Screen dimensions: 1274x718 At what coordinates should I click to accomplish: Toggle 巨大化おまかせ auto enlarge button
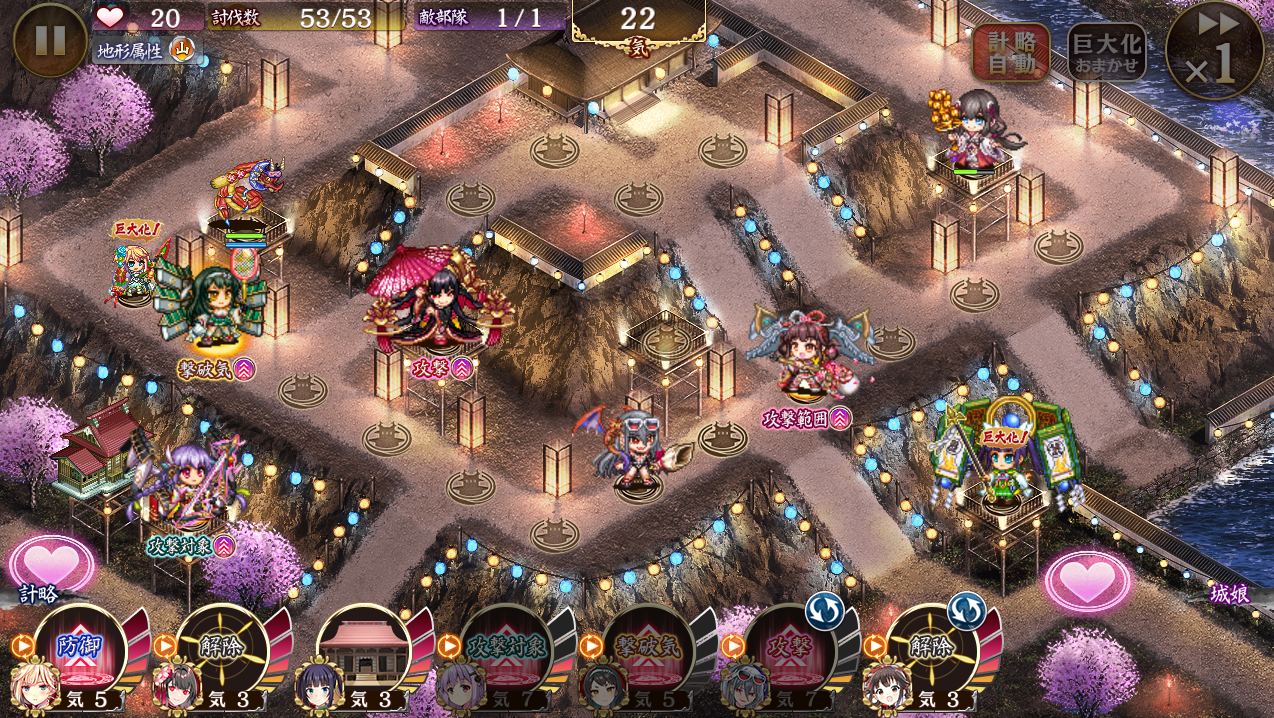(1106, 52)
